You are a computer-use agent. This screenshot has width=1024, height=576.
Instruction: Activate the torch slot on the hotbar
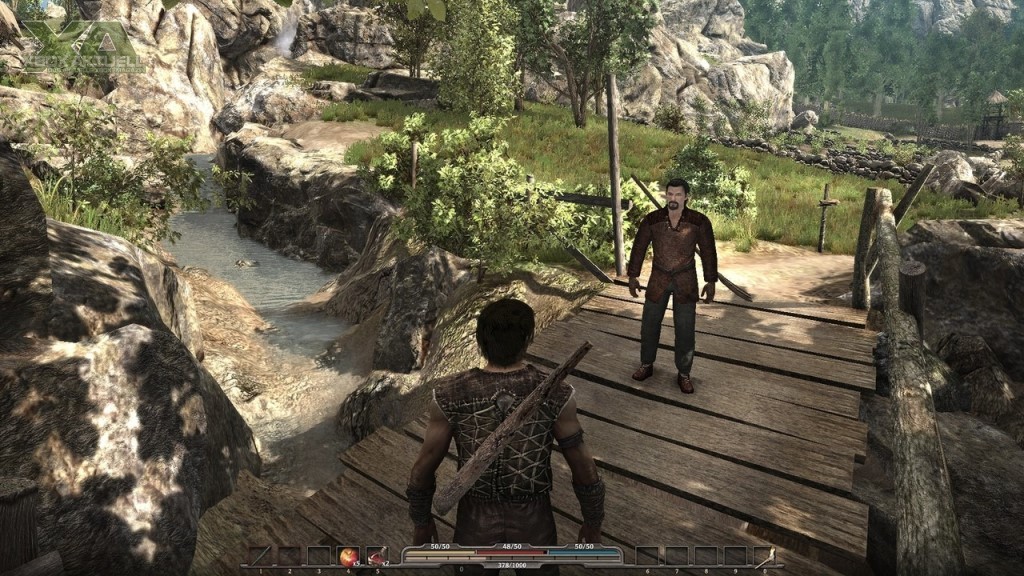[x=763, y=556]
